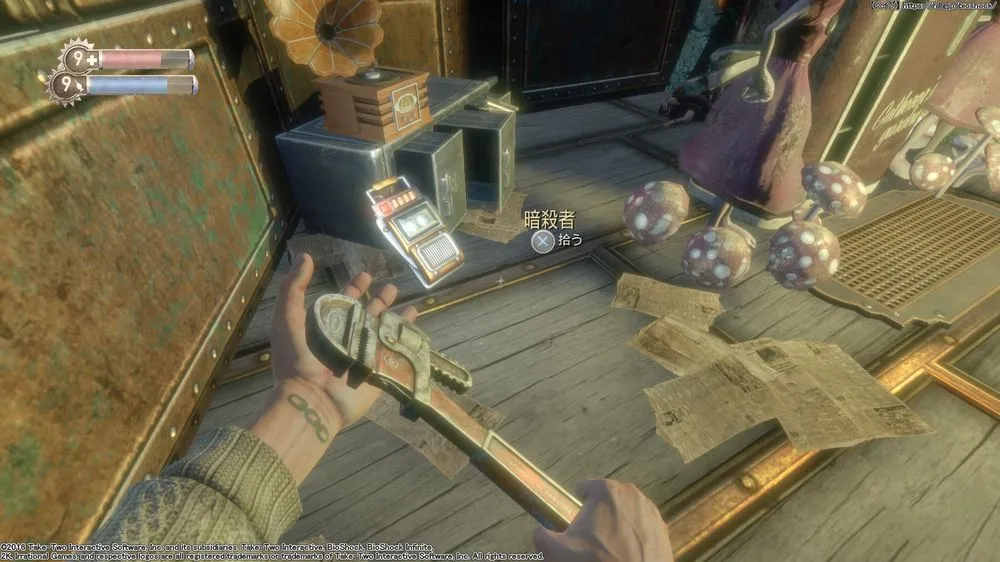Select the EVE hypo gear icon
The width and height of the screenshot is (1000, 562).
[65, 85]
